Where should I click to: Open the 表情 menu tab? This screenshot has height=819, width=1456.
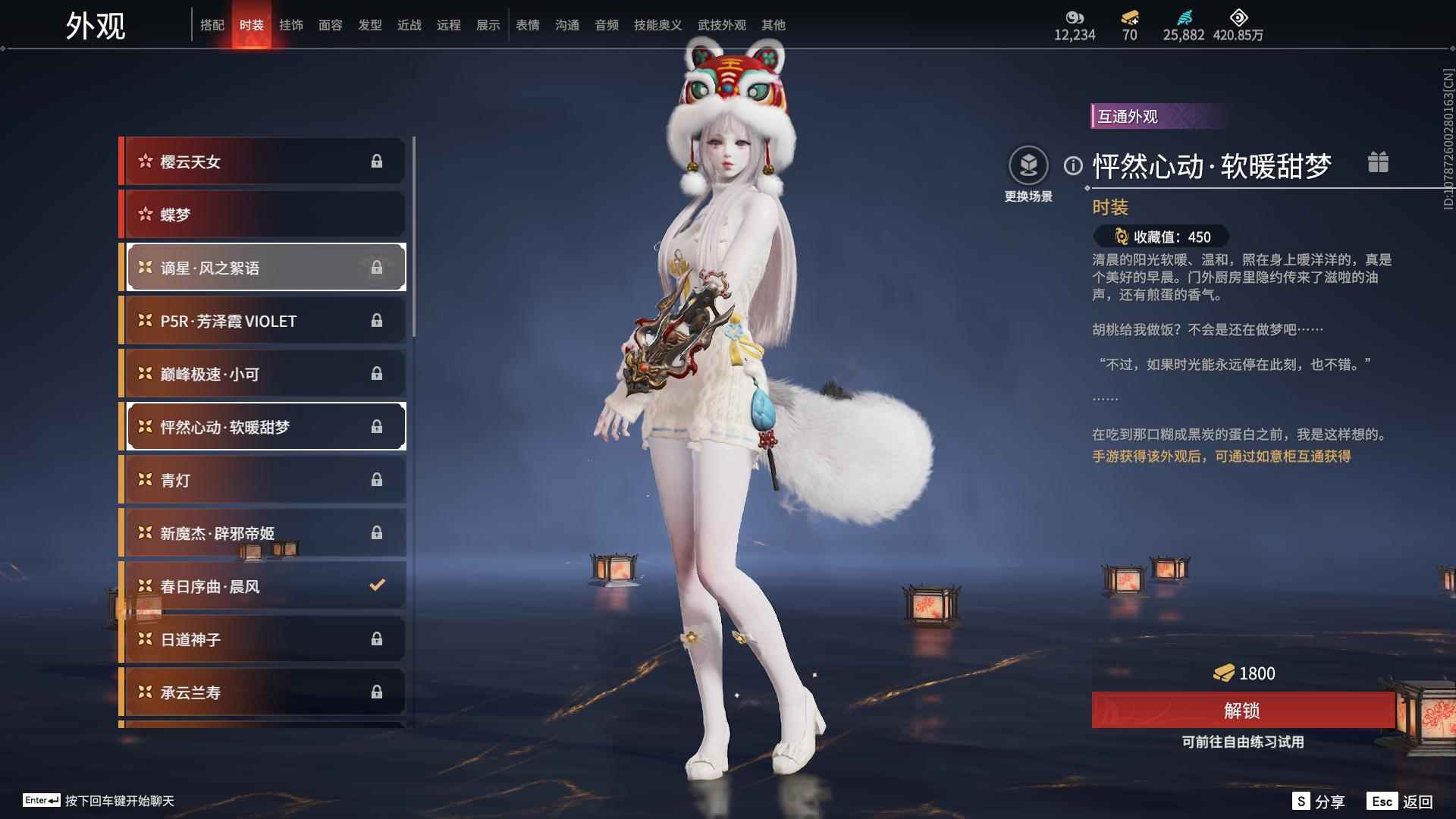click(527, 25)
